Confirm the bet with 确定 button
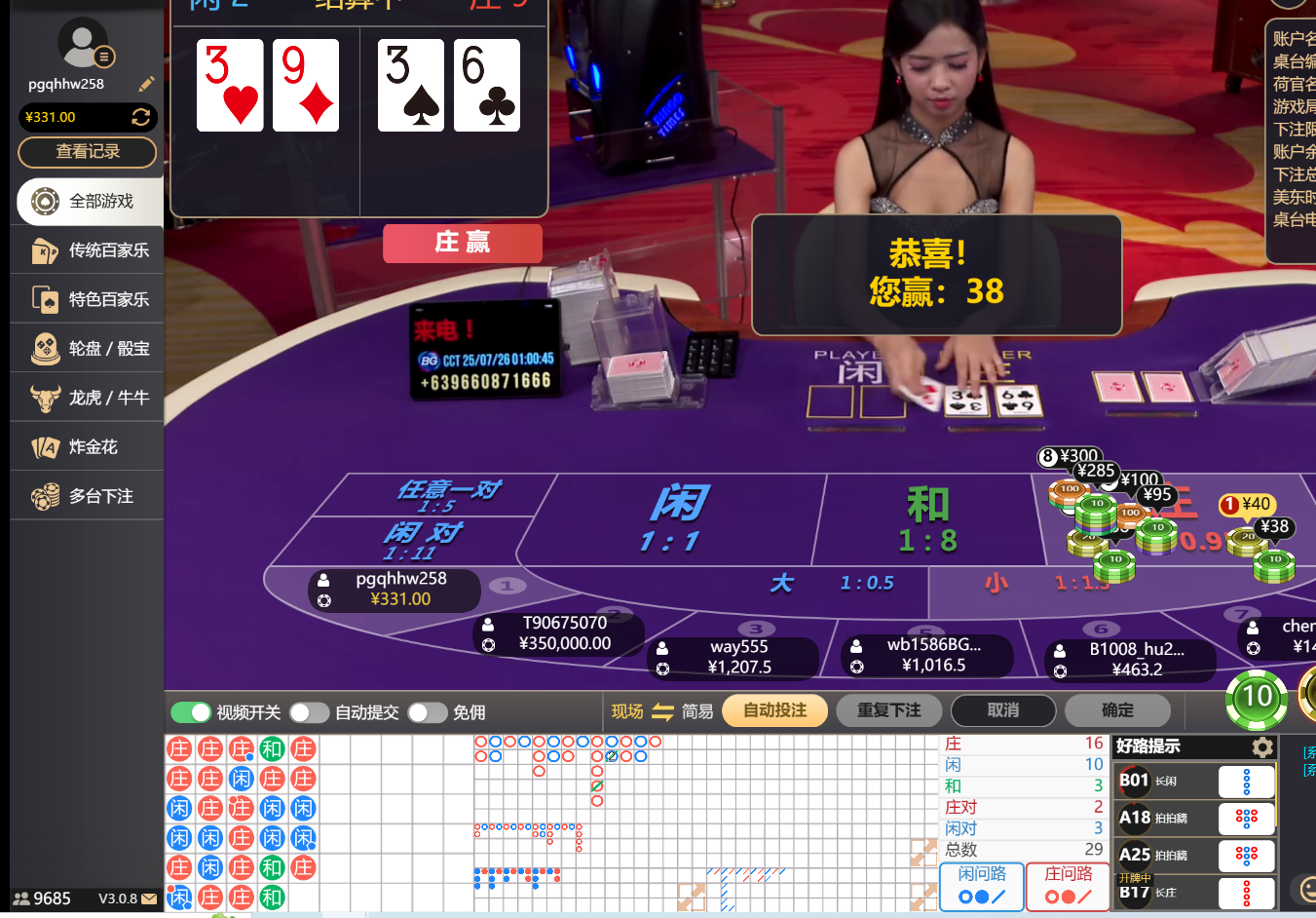 click(1117, 710)
